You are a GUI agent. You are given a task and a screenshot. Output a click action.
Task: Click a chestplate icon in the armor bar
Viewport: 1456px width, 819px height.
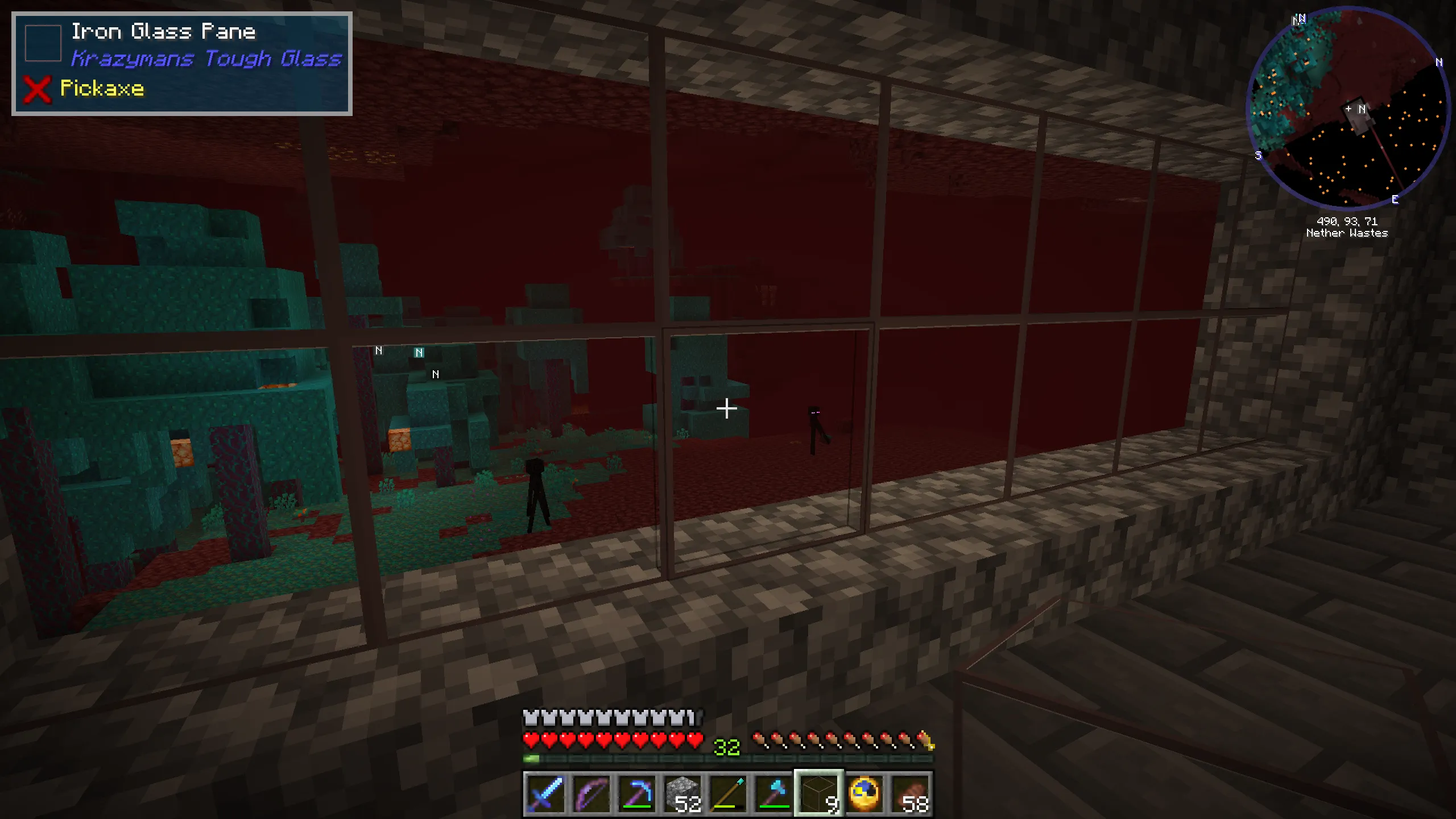pos(531,717)
